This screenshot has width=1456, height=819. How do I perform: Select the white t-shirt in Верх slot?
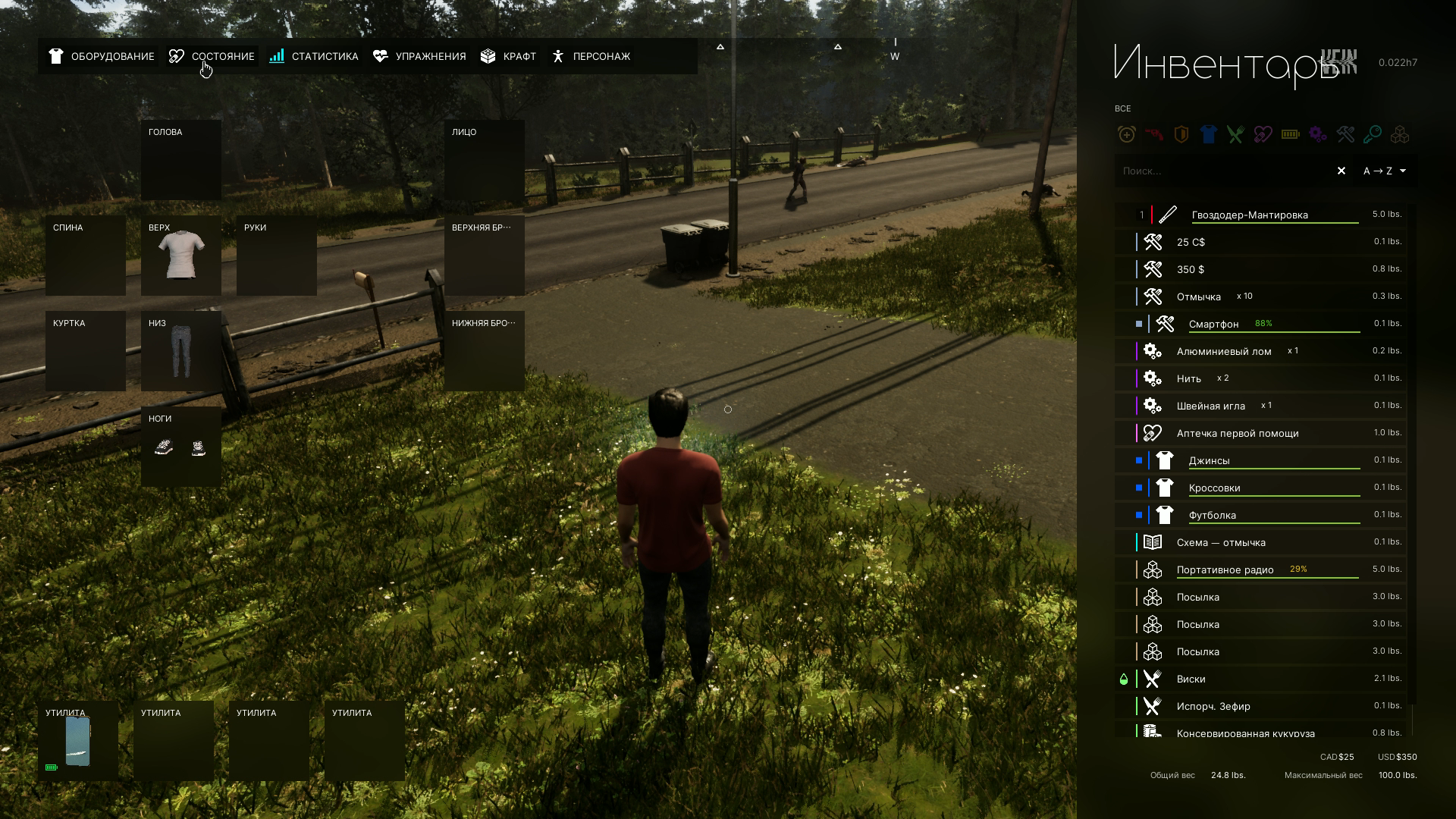[181, 256]
